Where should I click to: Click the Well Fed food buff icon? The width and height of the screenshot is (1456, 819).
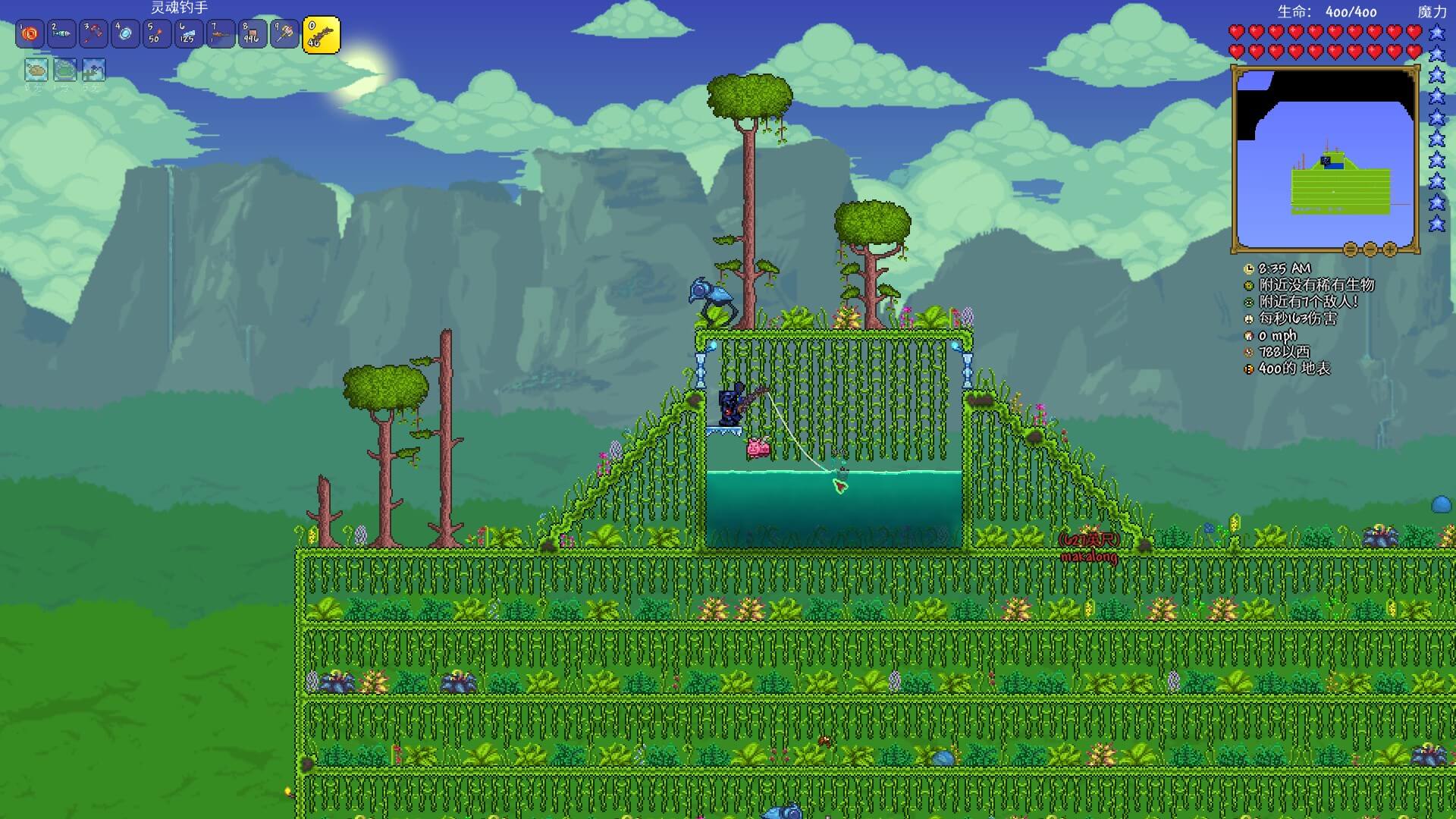tap(36, 70)
